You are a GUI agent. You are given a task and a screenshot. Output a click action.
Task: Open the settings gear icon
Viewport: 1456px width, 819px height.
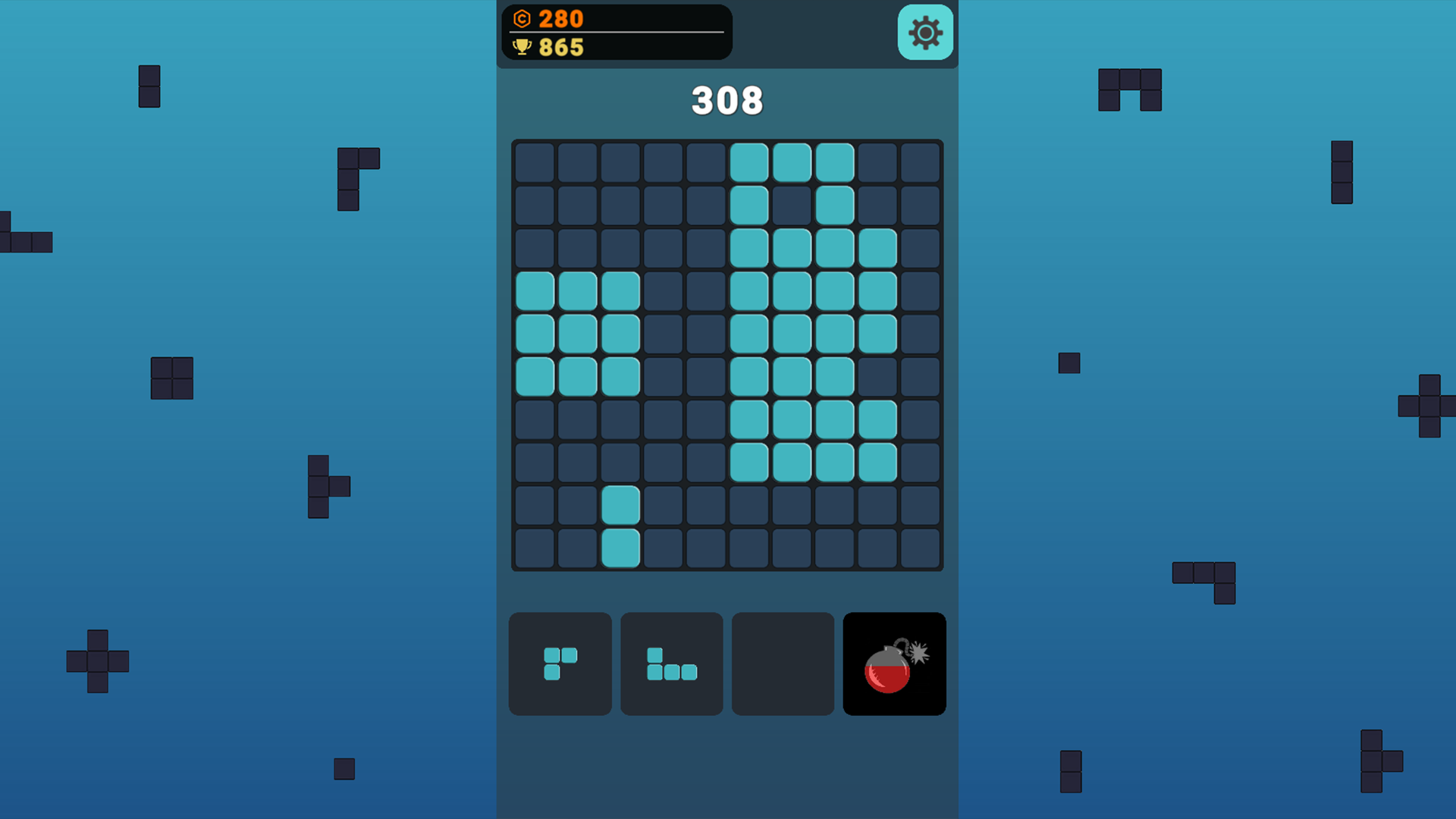click(924, 33)
